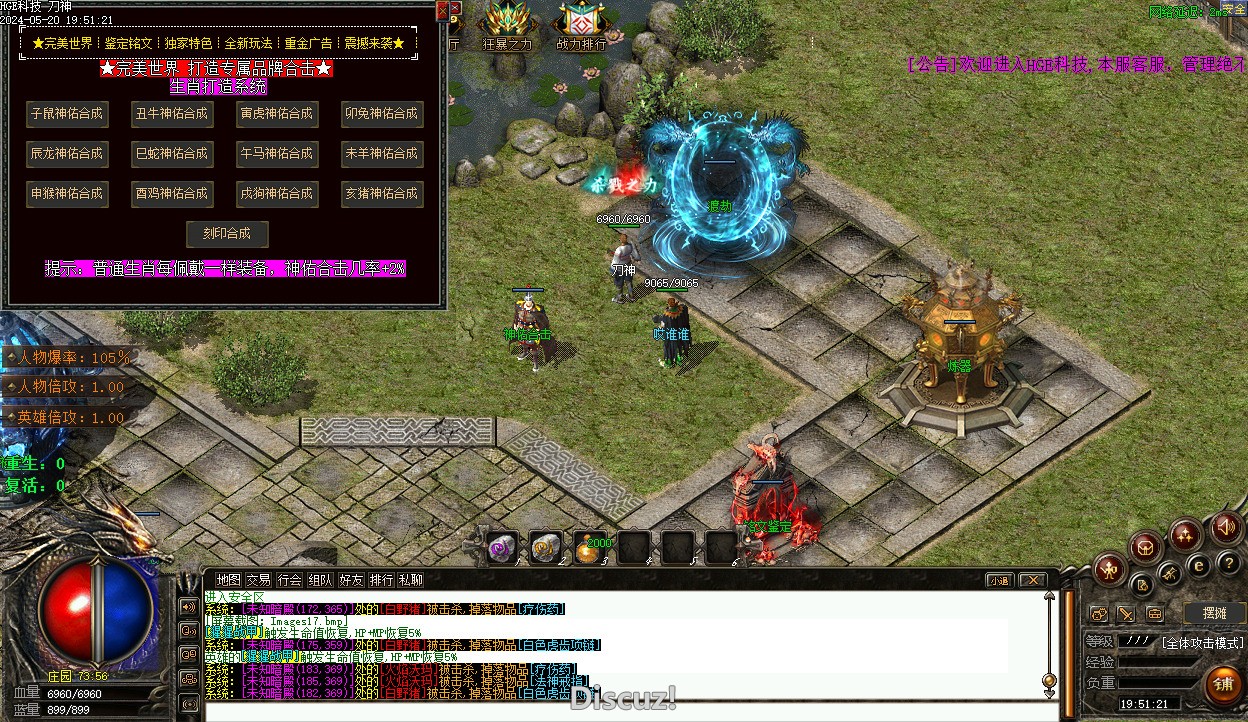Click the 午马神佑合成 button

click(277, 154)
